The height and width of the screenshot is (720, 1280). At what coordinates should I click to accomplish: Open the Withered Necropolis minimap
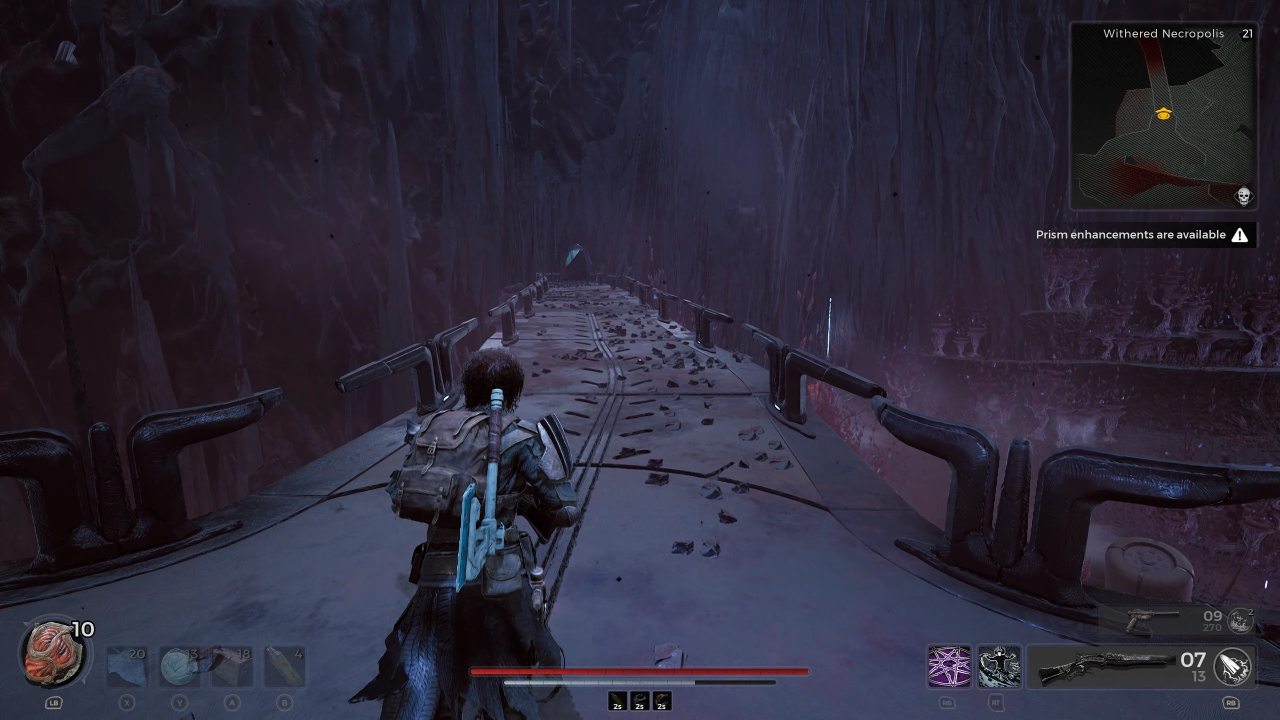coord(1163,116)
